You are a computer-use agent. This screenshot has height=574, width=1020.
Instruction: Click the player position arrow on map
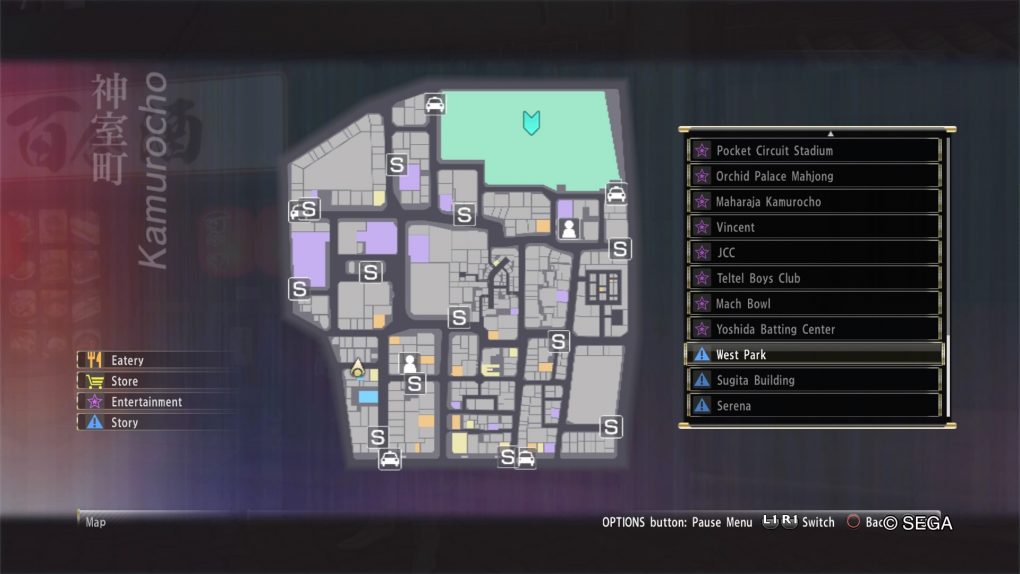(x=357, y=370)
